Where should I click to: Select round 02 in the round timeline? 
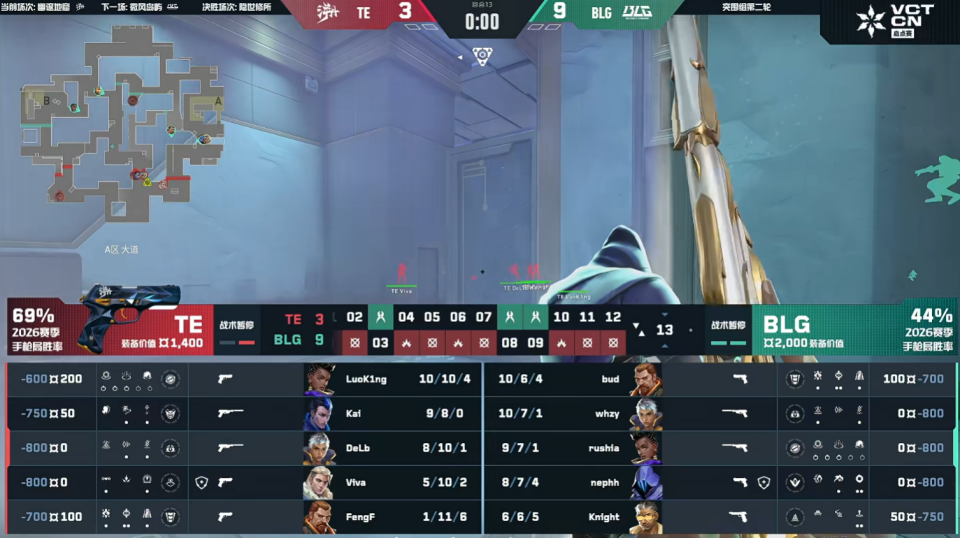coord(354,318)
